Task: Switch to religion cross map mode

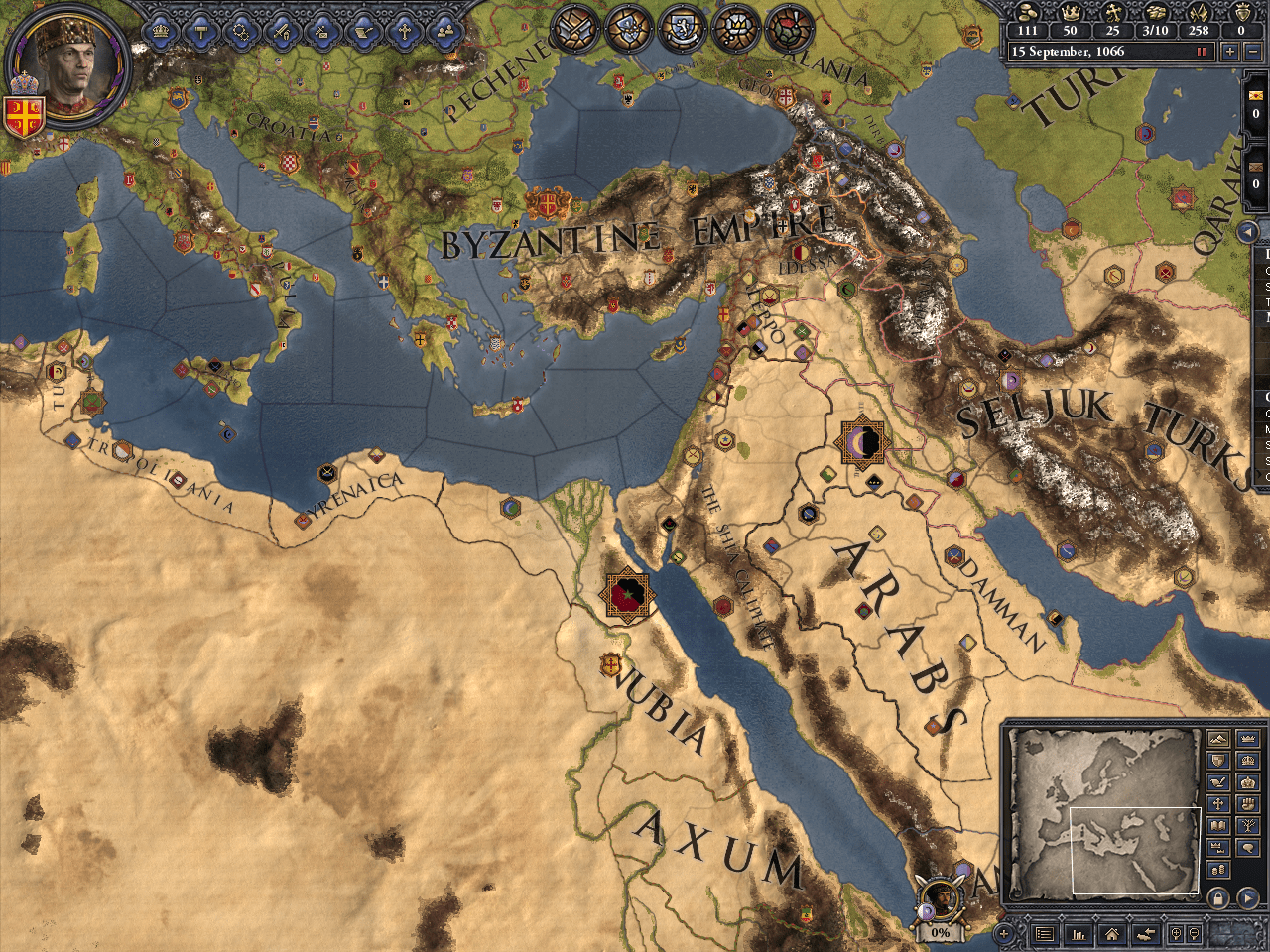Action: 1218,804
